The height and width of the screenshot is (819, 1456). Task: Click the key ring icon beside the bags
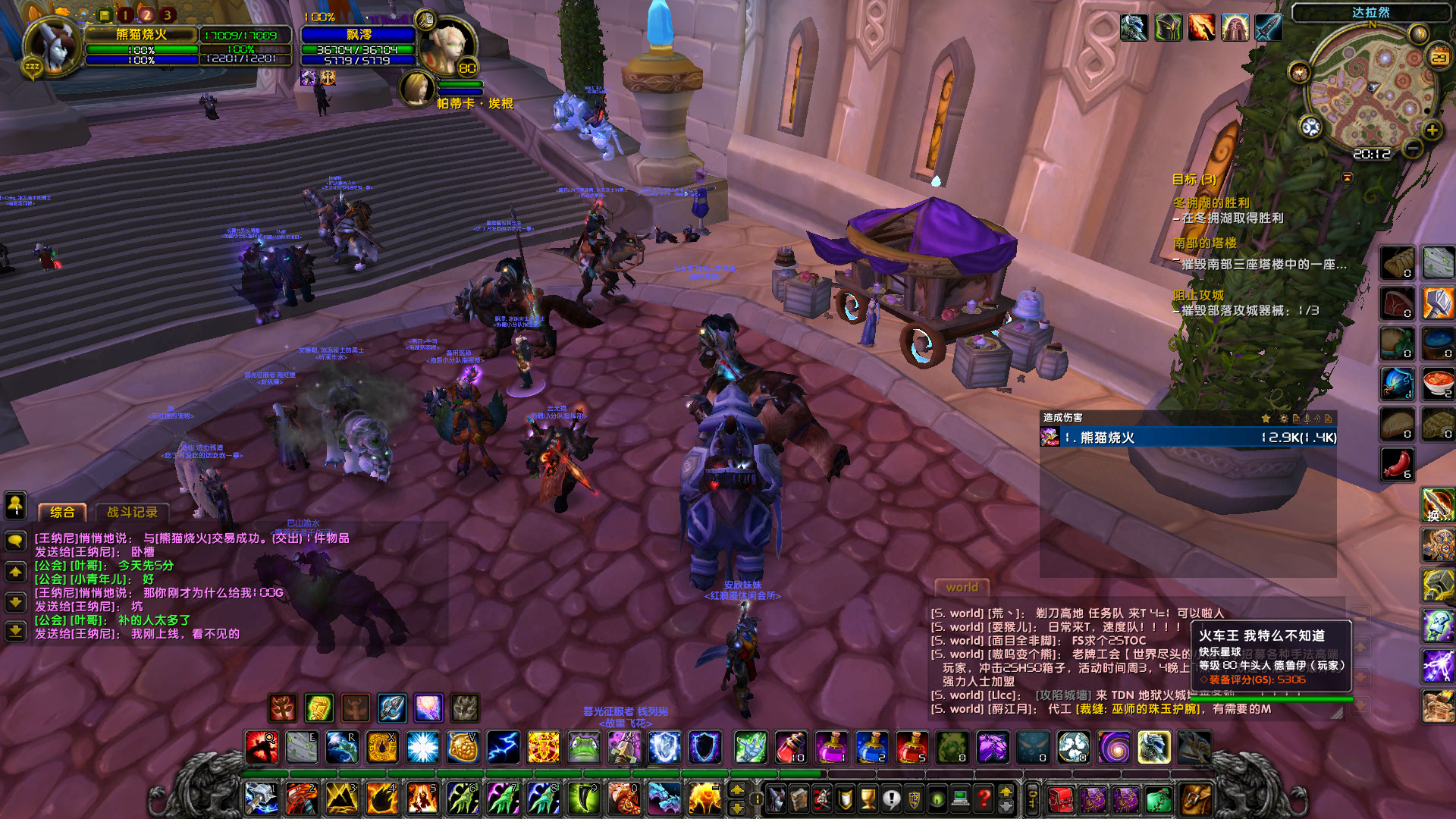pos(1033,798)
